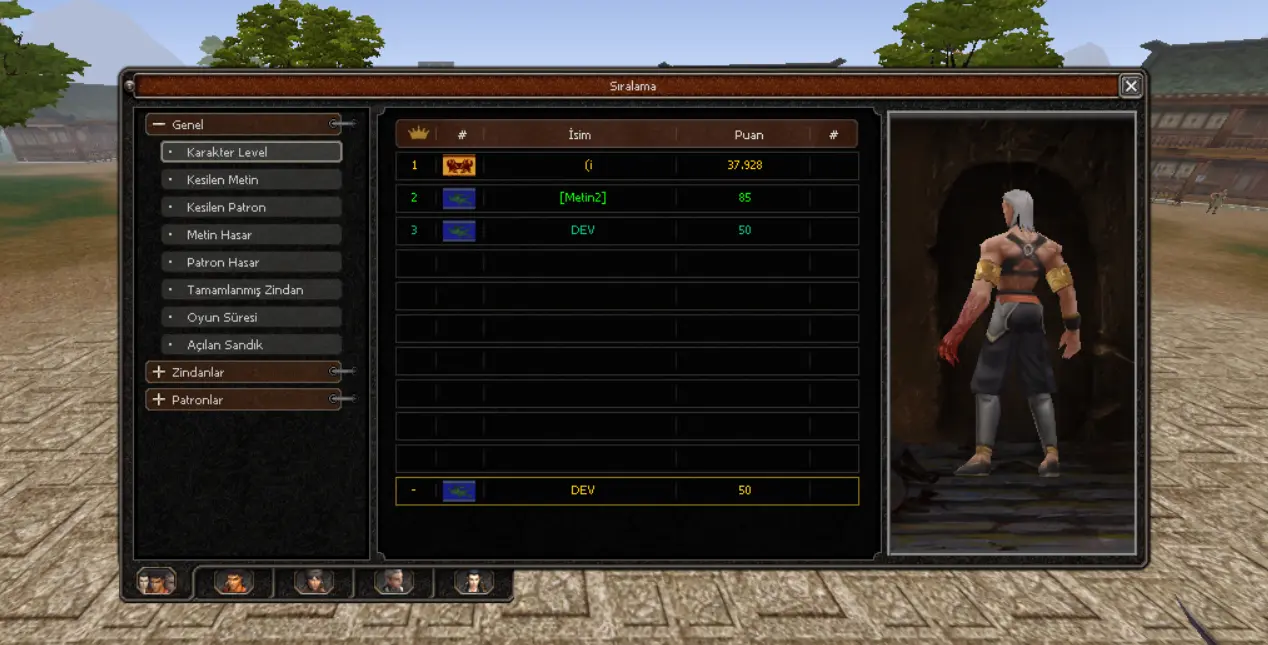
Task: Select Tamamlanmış Zindan in the list
Action: 251,290
